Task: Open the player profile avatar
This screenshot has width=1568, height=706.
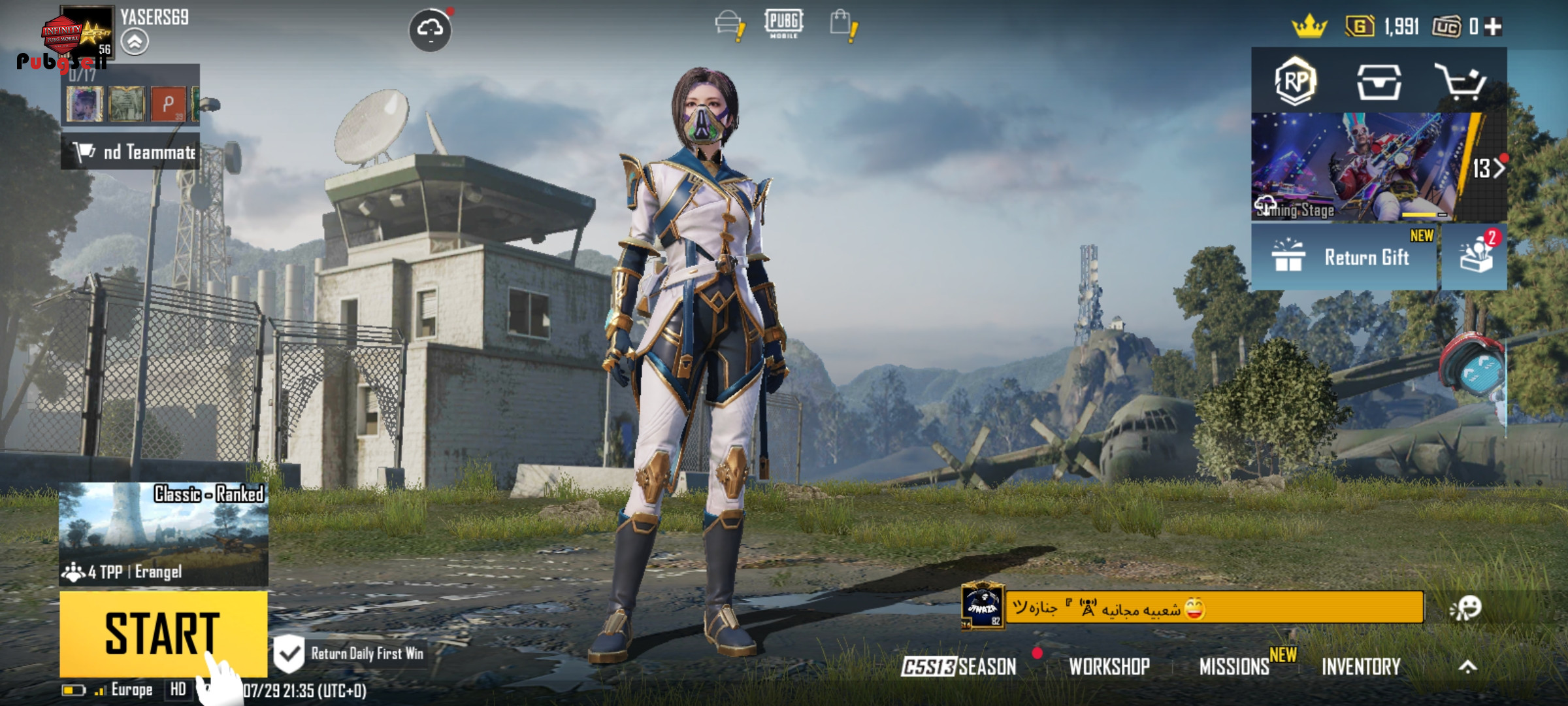Action: click(x=85, y=31)
